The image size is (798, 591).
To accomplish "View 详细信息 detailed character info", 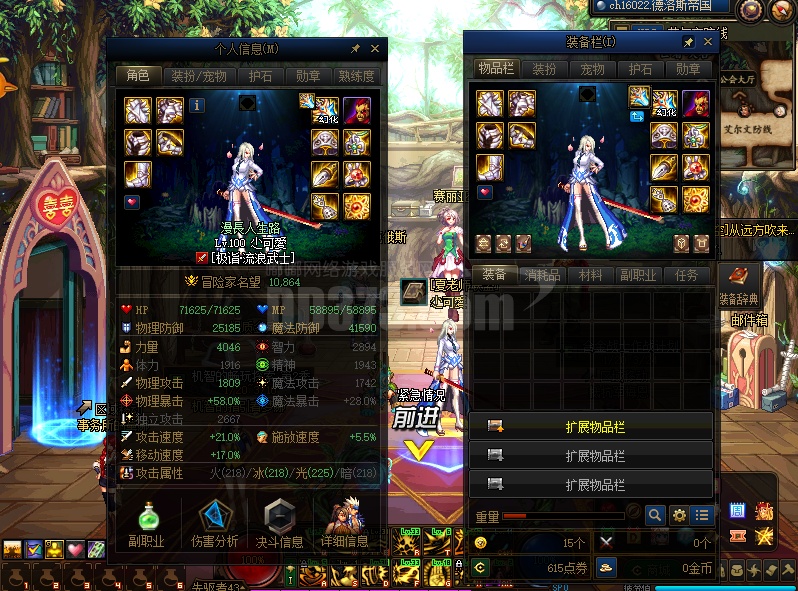I will tap(344, 524).
